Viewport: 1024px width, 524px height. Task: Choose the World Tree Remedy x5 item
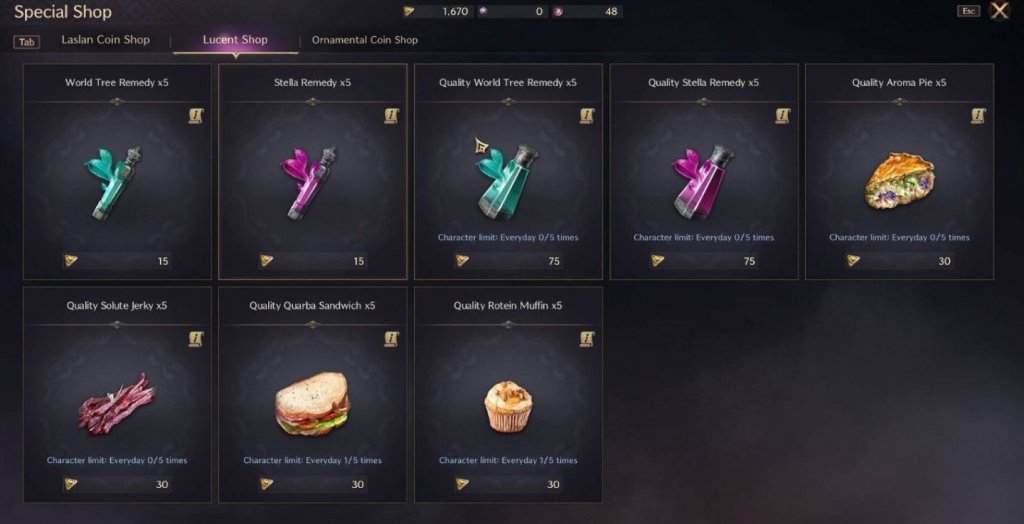(117, 180)
